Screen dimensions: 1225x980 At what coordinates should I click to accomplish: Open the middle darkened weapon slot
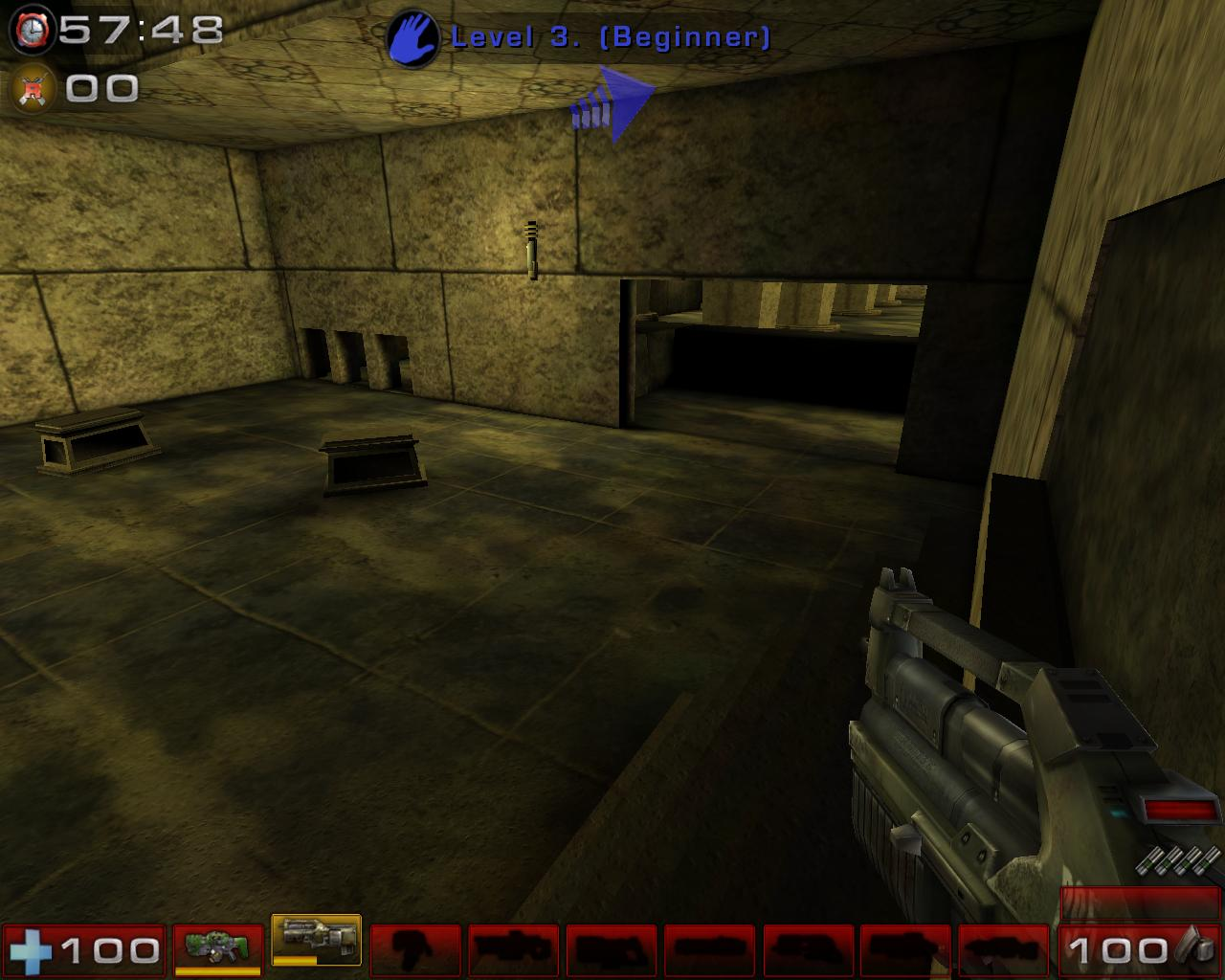coord(708,950)
